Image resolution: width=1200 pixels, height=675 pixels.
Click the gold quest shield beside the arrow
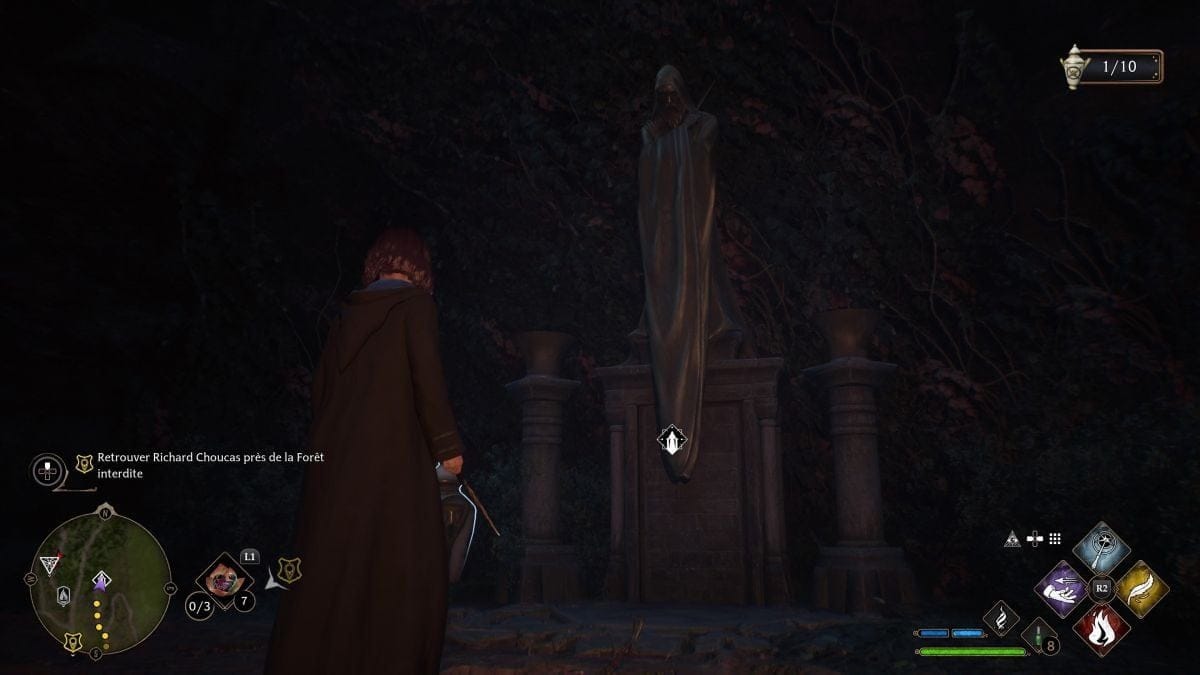coord(289,570)
